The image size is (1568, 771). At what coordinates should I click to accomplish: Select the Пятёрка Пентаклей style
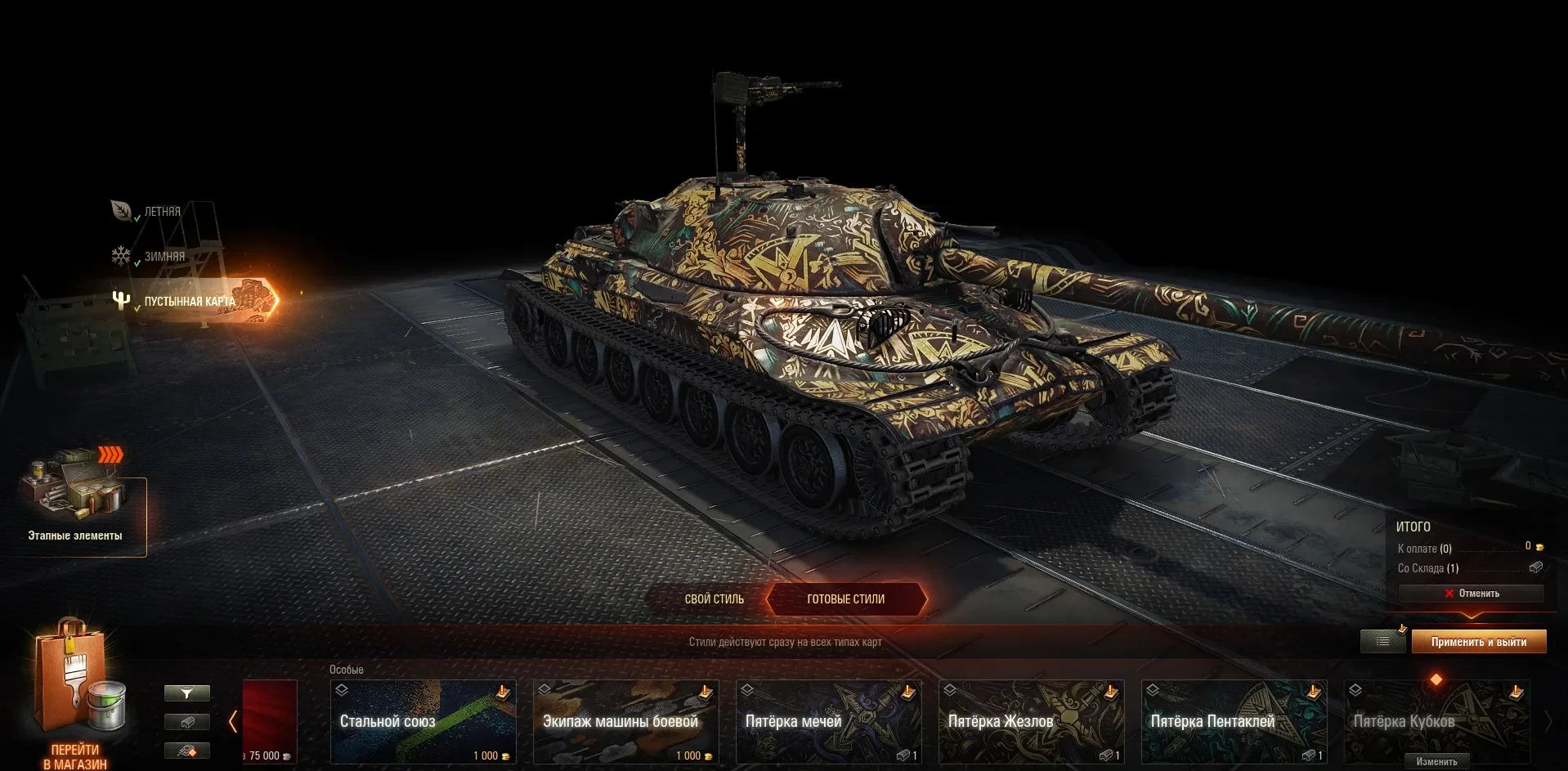click(x=1234, y=722)
